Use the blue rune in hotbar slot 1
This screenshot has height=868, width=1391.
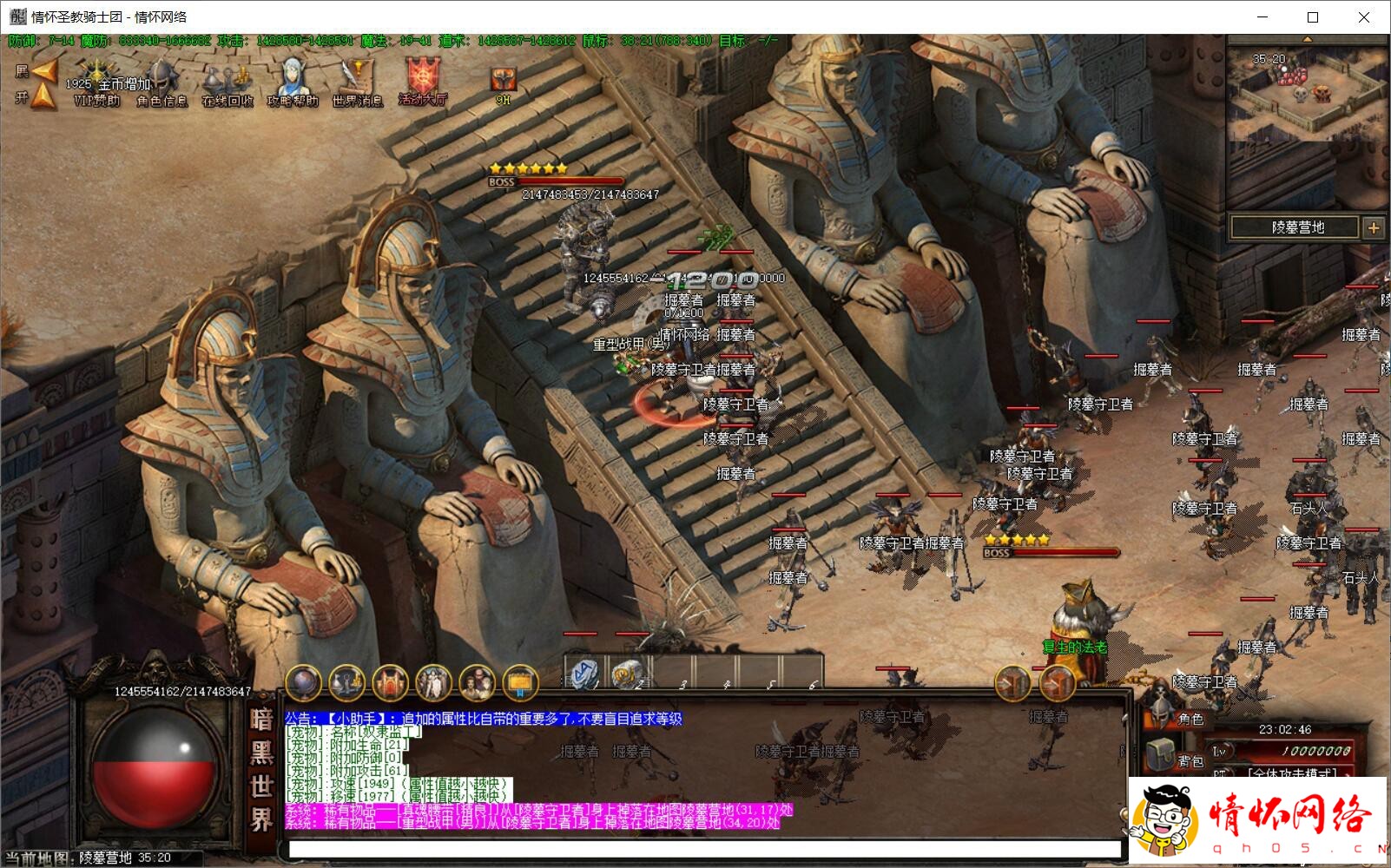pos(584,674)
